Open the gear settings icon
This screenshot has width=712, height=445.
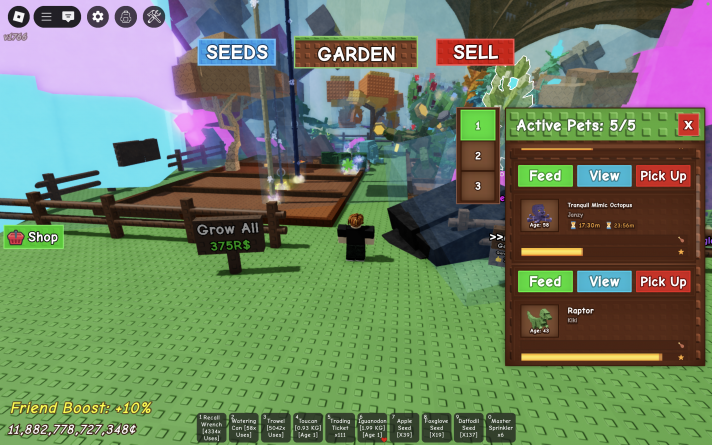tap(97, 17)
